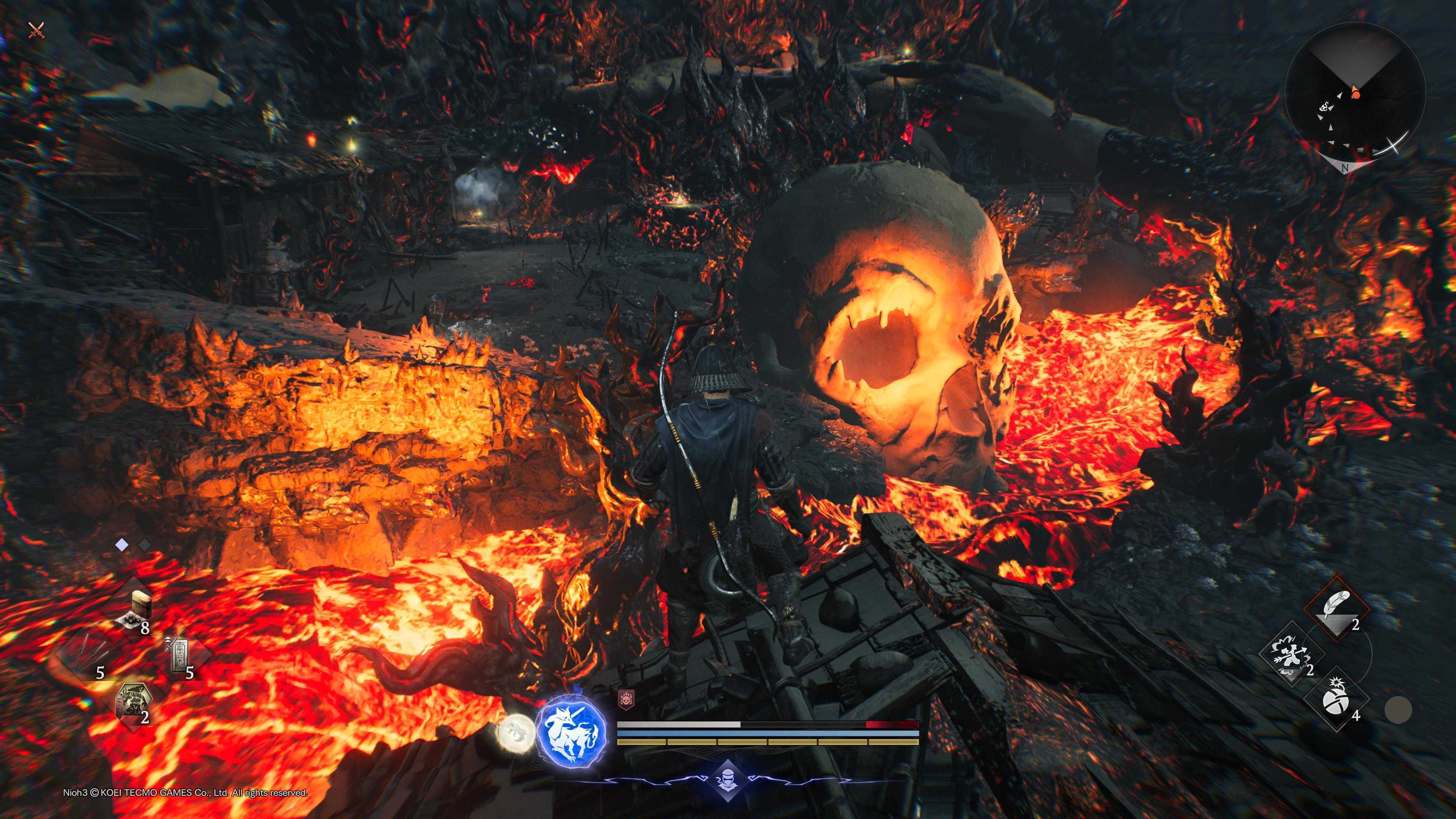Click the crossed swords combat indicator
This screenshot has width=1456, height=819.
point(36,30)
